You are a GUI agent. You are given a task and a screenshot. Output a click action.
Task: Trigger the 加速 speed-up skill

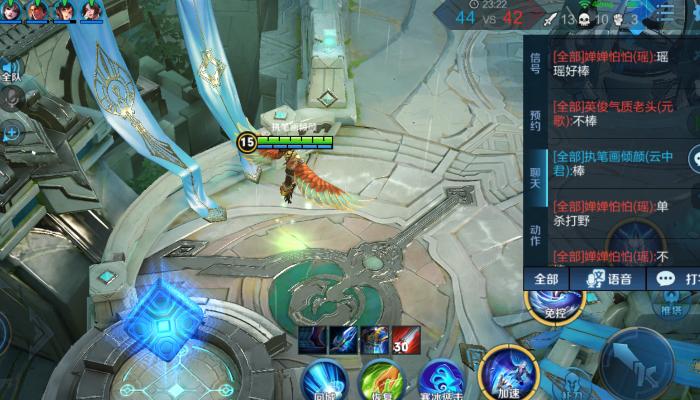pos(507,375)
